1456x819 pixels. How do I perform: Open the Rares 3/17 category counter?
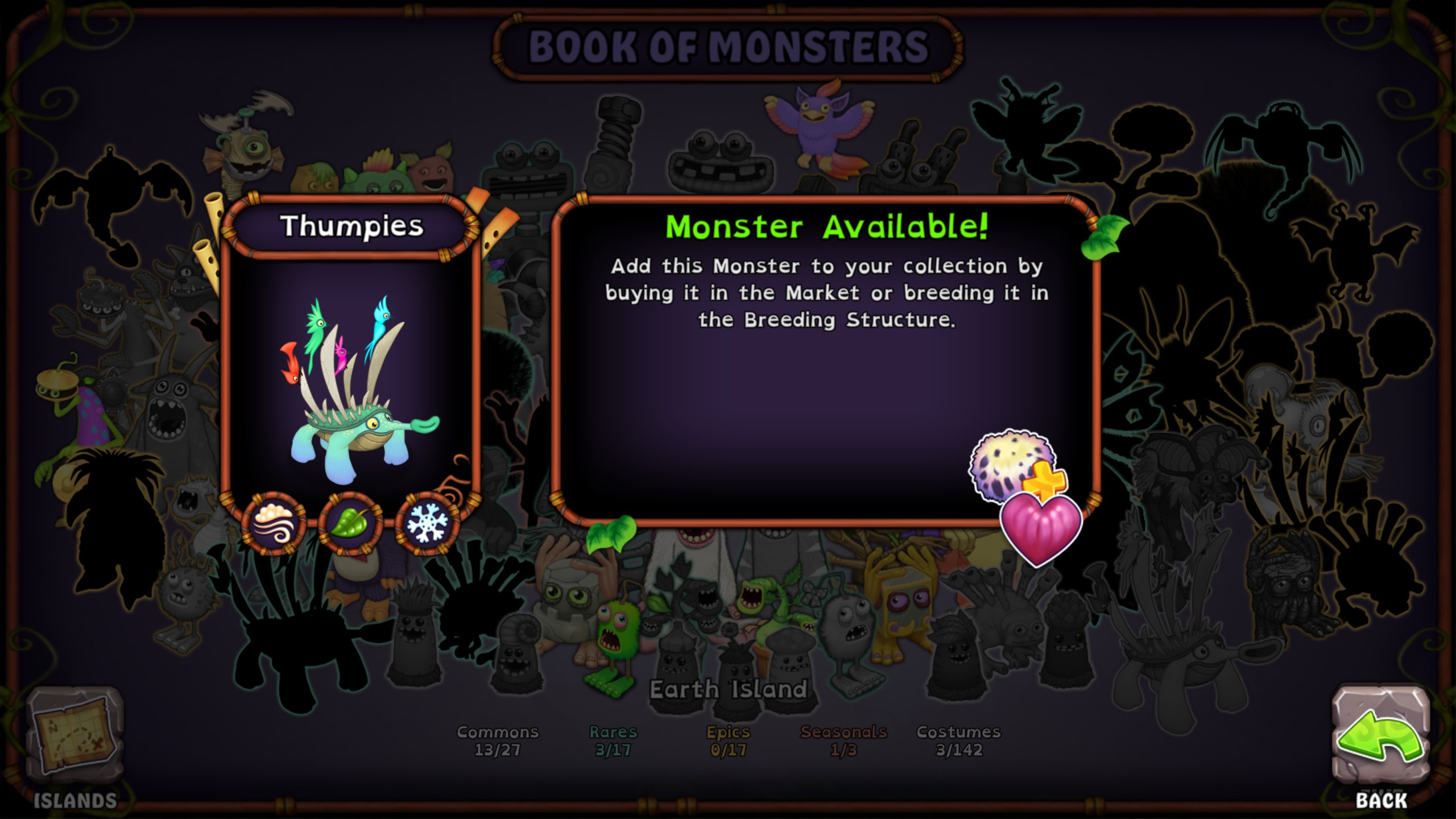pos(613,739)
